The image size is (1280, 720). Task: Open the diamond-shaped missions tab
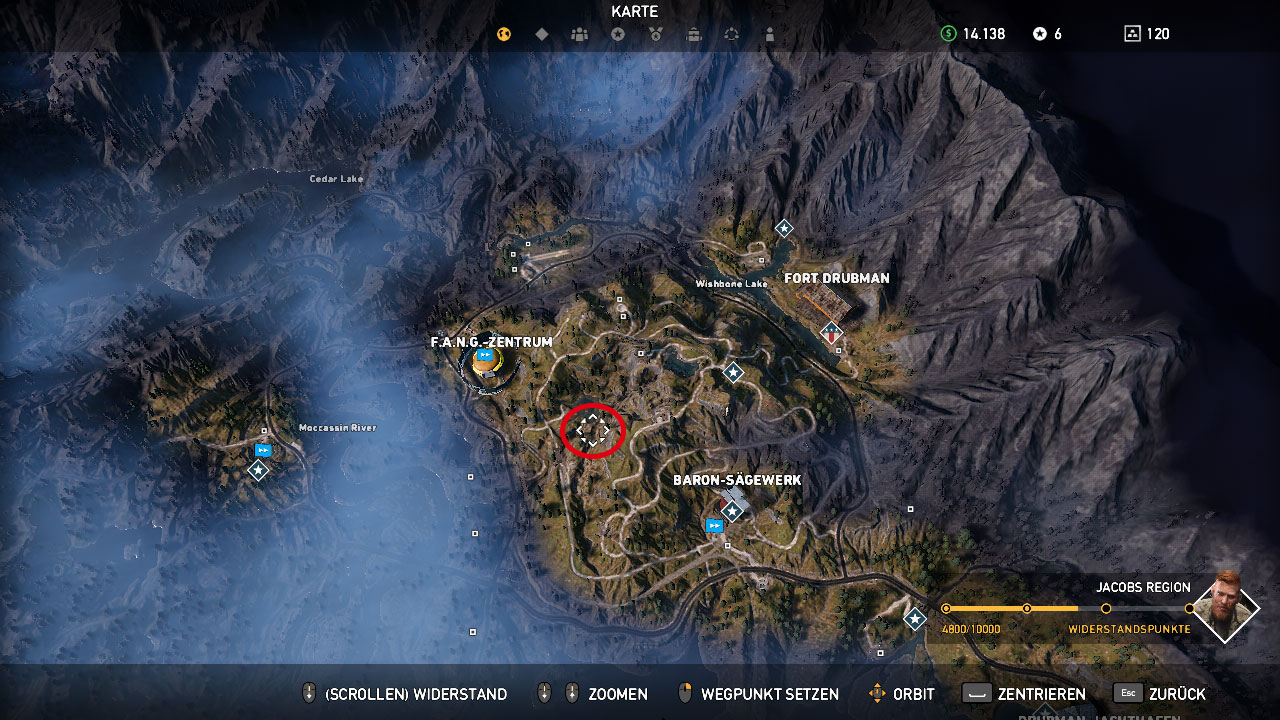coord(542,34)
